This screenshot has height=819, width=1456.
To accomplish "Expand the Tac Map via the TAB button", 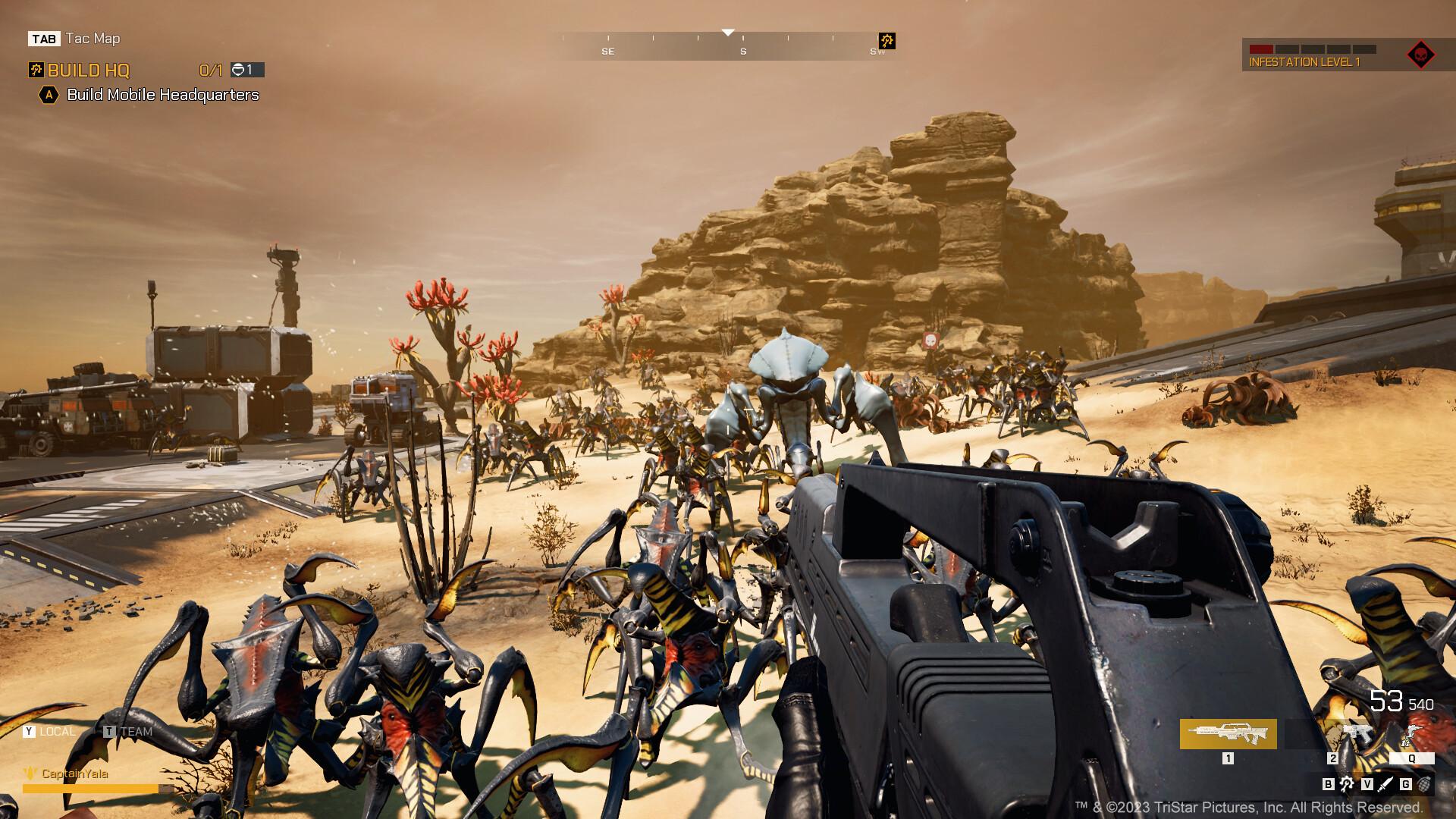I will [x=45, y=38].
